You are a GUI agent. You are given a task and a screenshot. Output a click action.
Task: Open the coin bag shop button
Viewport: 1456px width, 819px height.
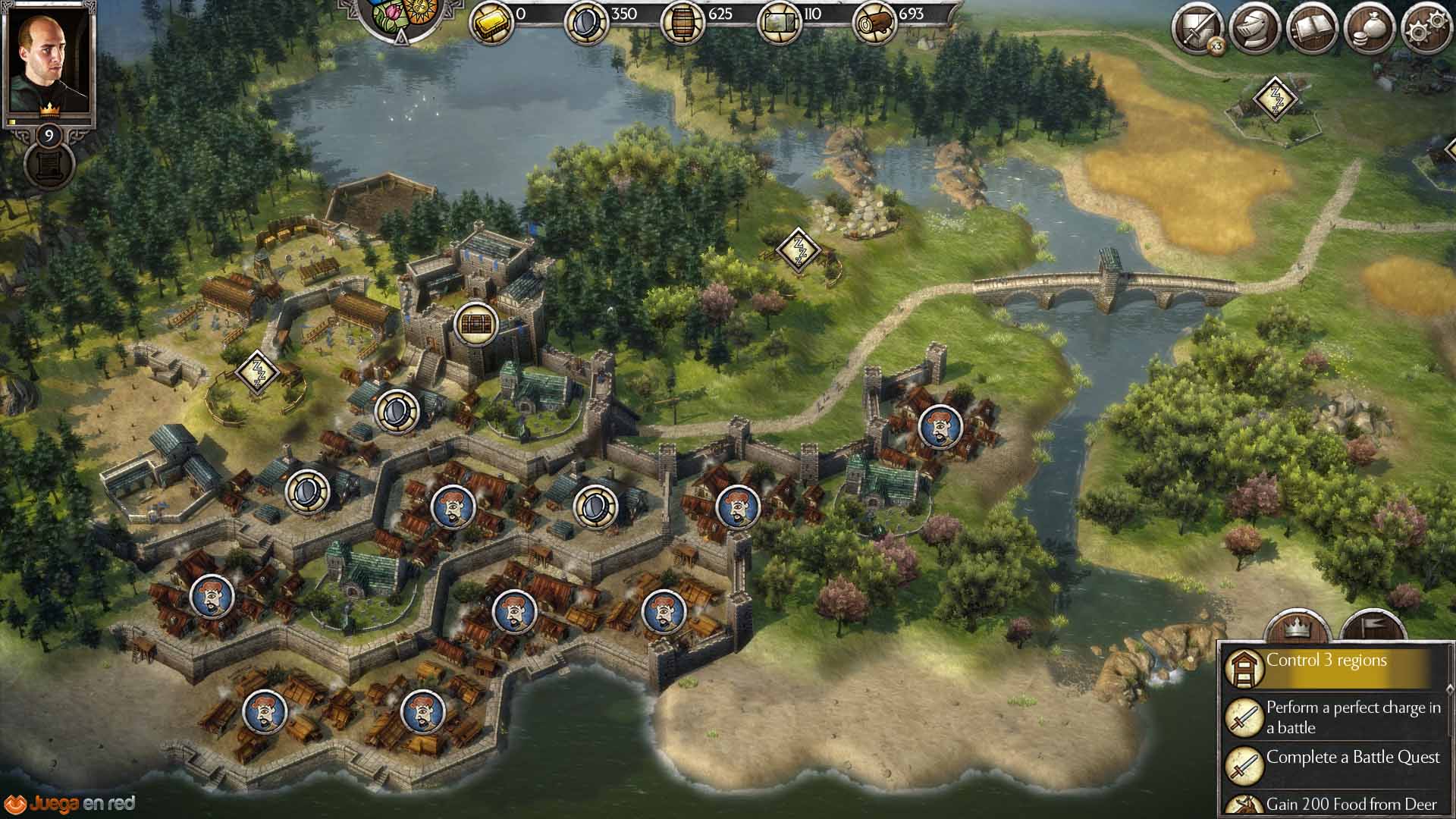(1370, 30)
